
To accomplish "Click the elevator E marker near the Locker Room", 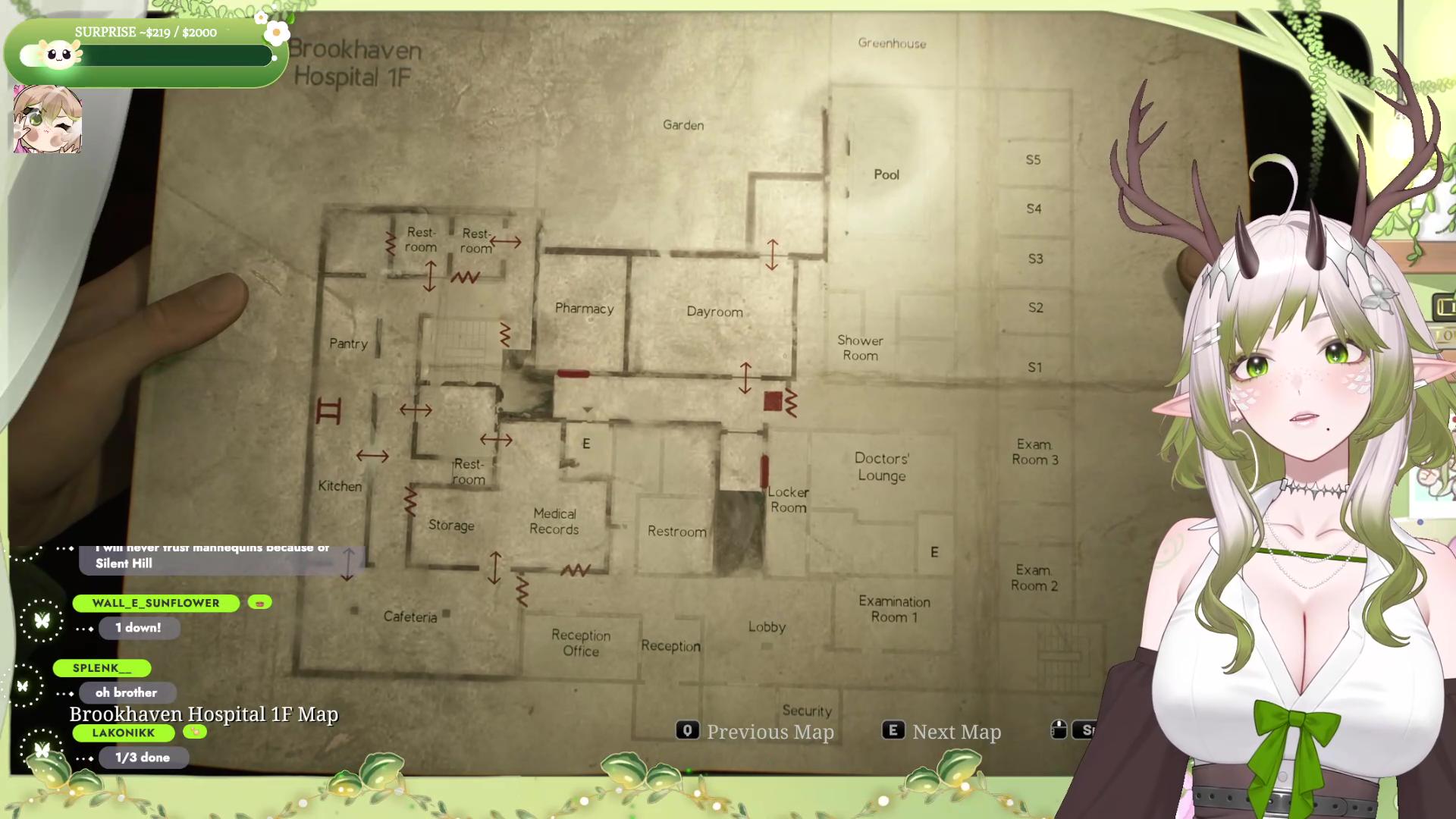I will tap(934, 552).
